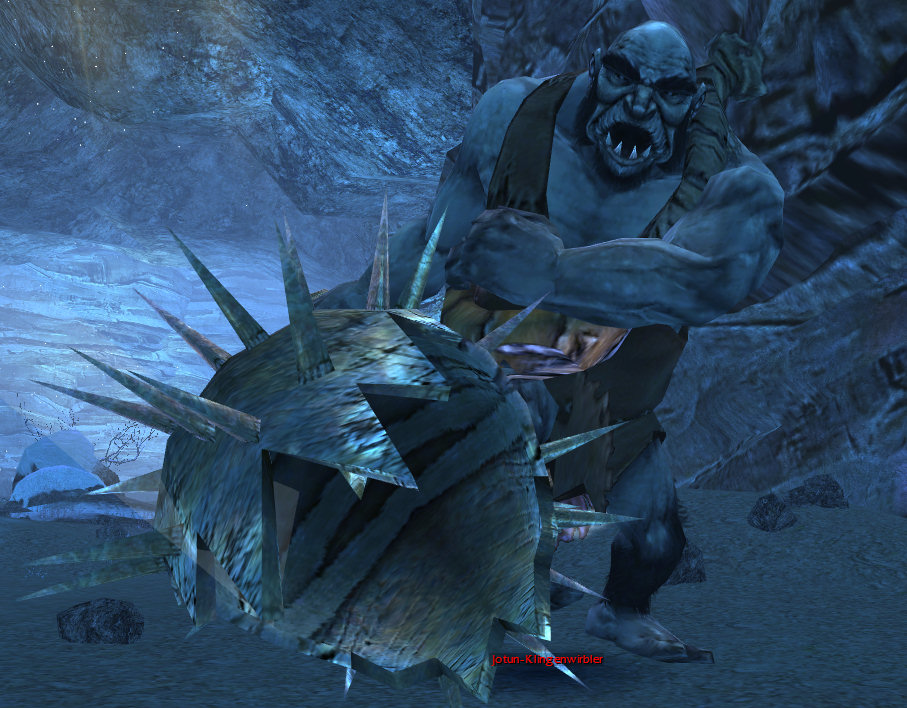This screenshot has height=708, width=907.
Task: Select the red Jotun-Klingenwirbler name tag
Action: point(548,660)
